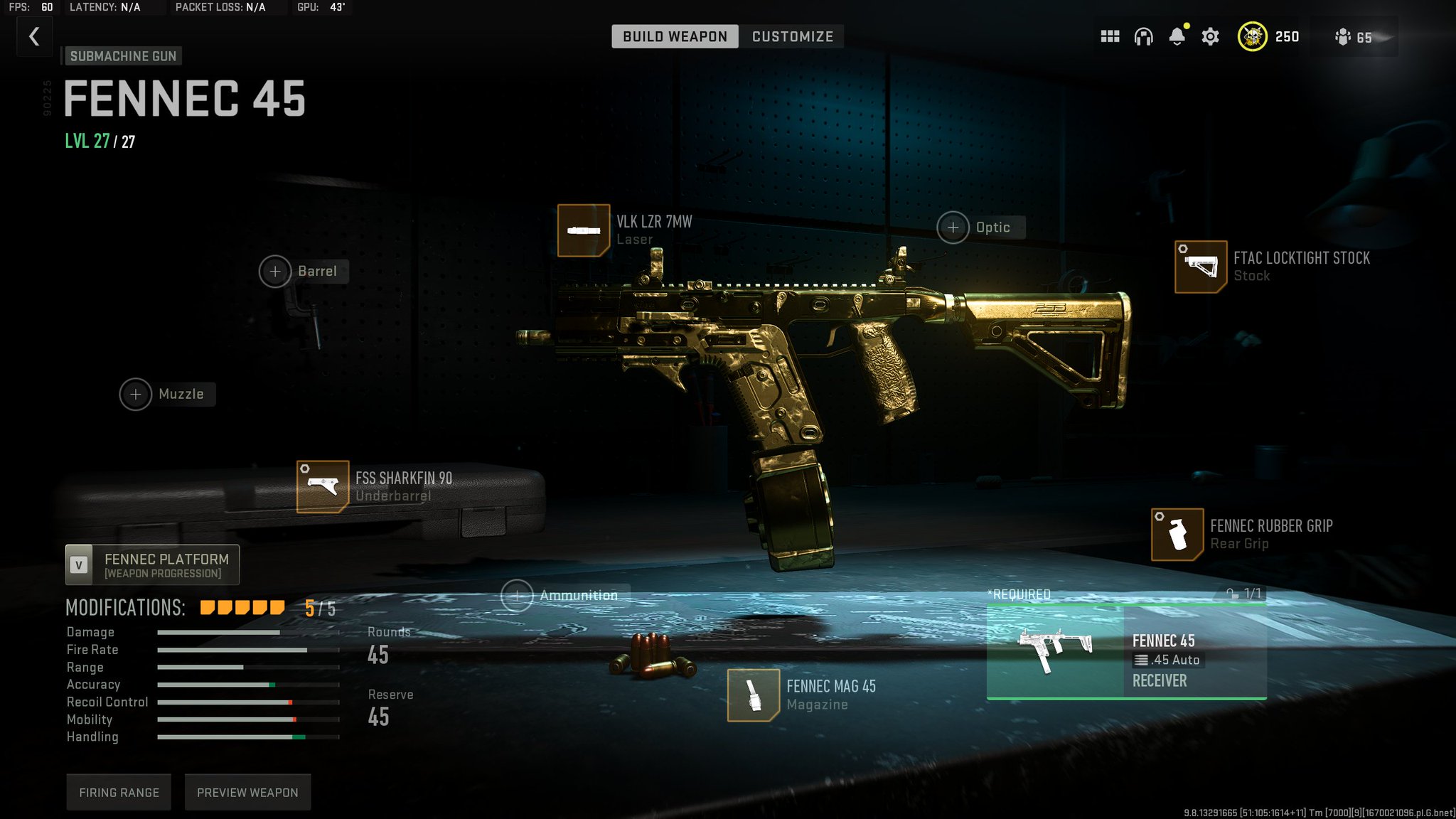Enter the Firing Range

click(x=119, y=792)
